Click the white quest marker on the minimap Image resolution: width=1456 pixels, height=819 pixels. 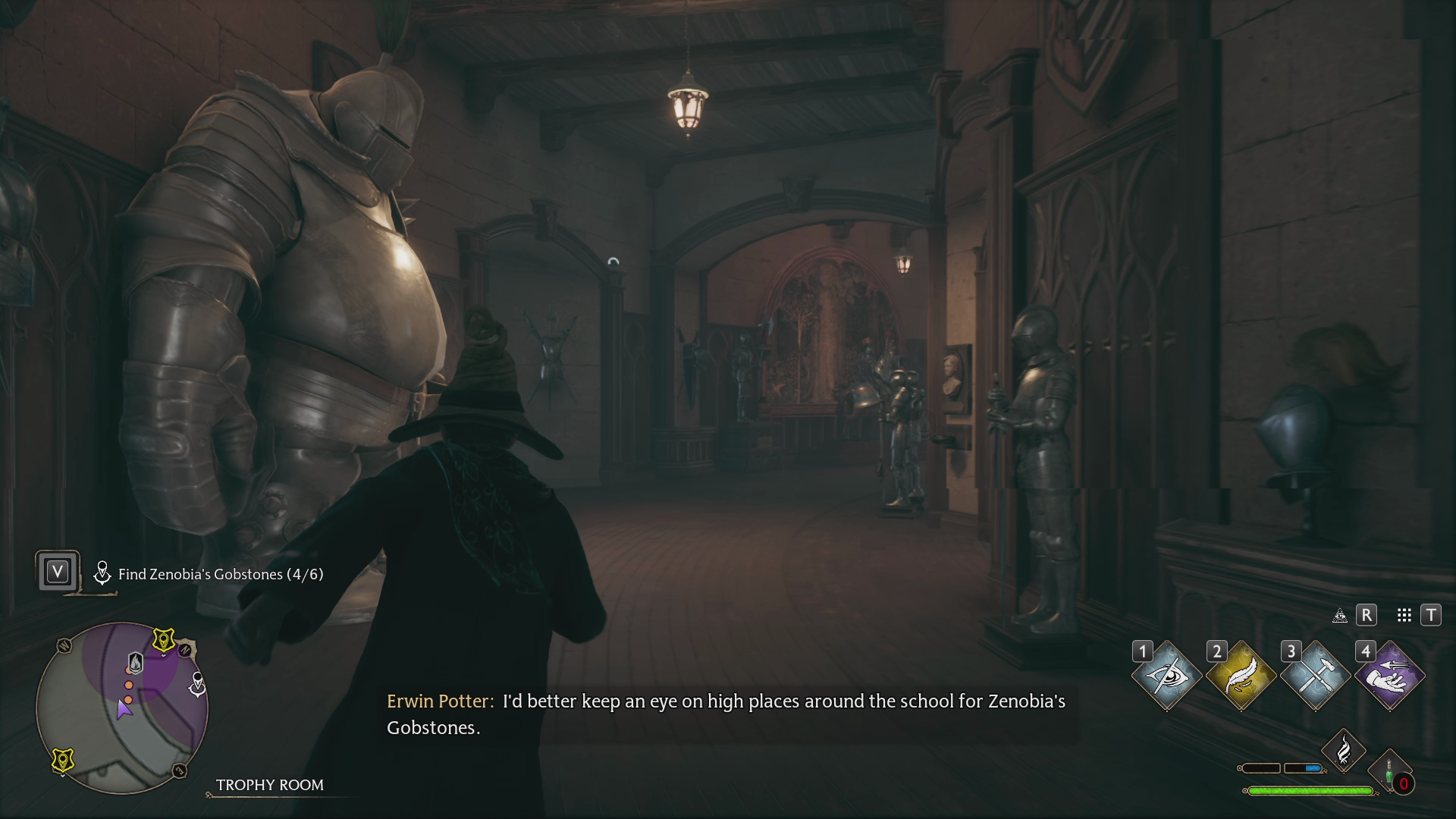(x=197, y=685)
